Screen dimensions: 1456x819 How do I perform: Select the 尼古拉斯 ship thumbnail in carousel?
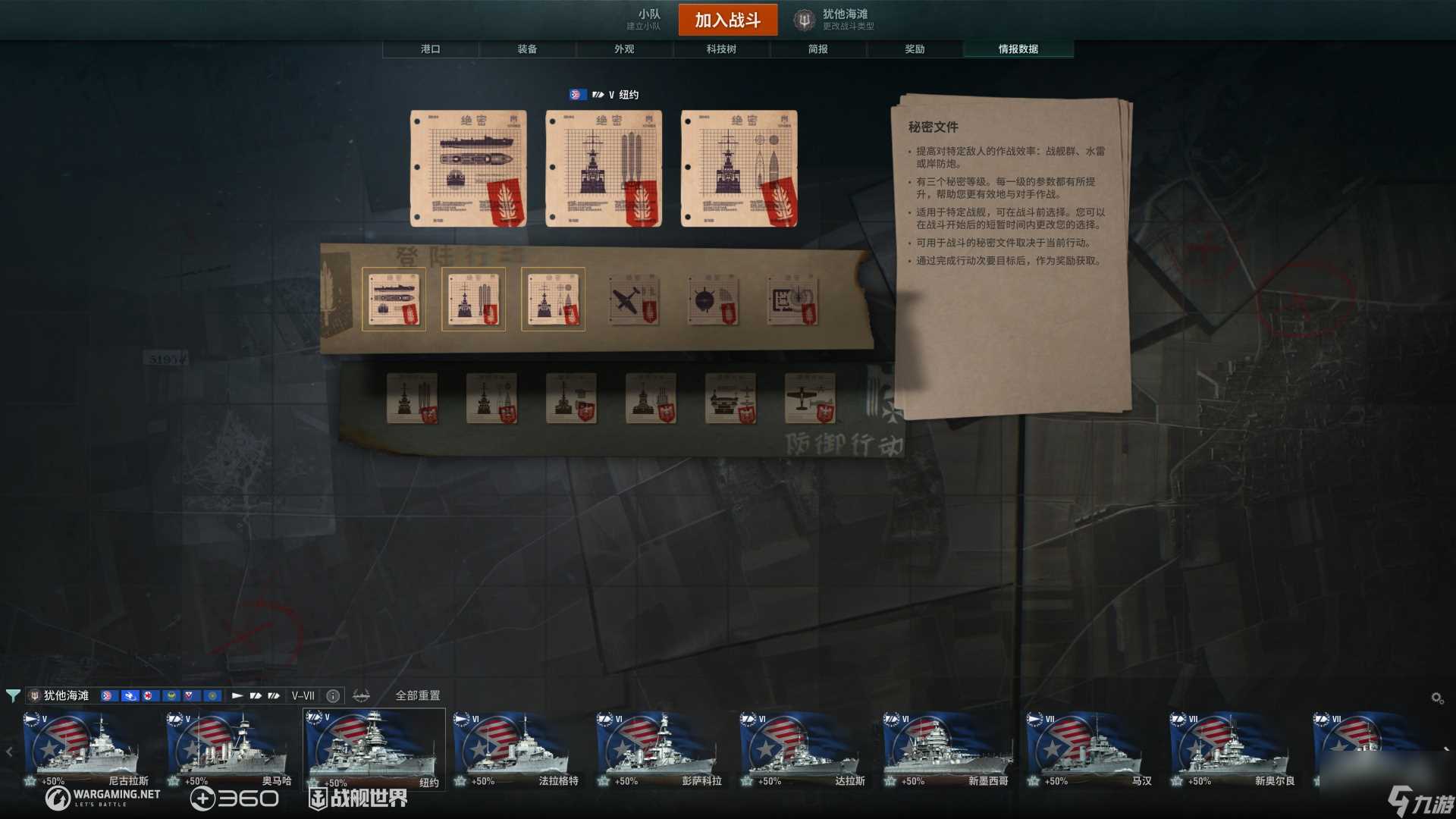[x=87, y=747]
